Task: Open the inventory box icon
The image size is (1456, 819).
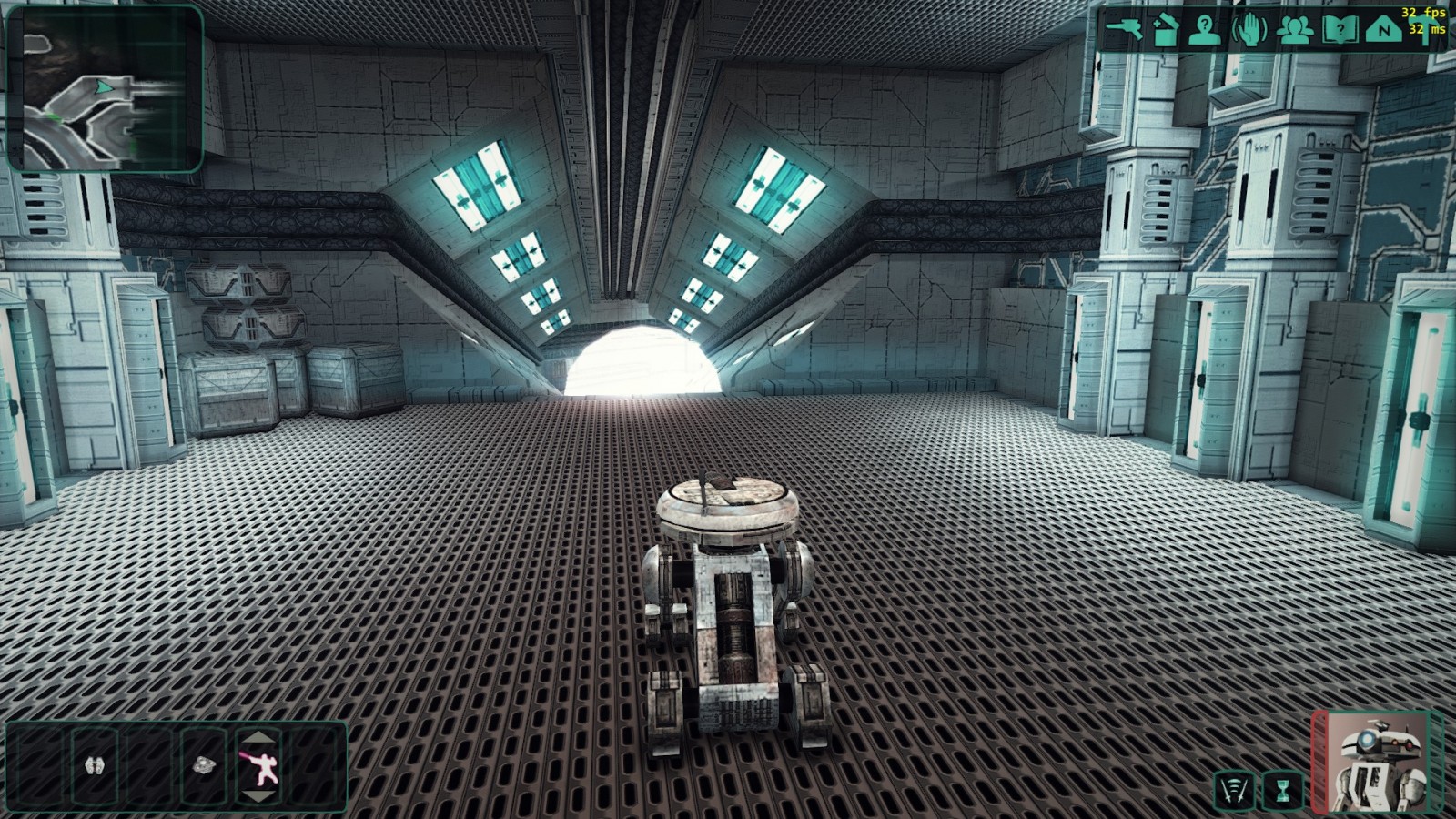Action: click(1165, 30)
